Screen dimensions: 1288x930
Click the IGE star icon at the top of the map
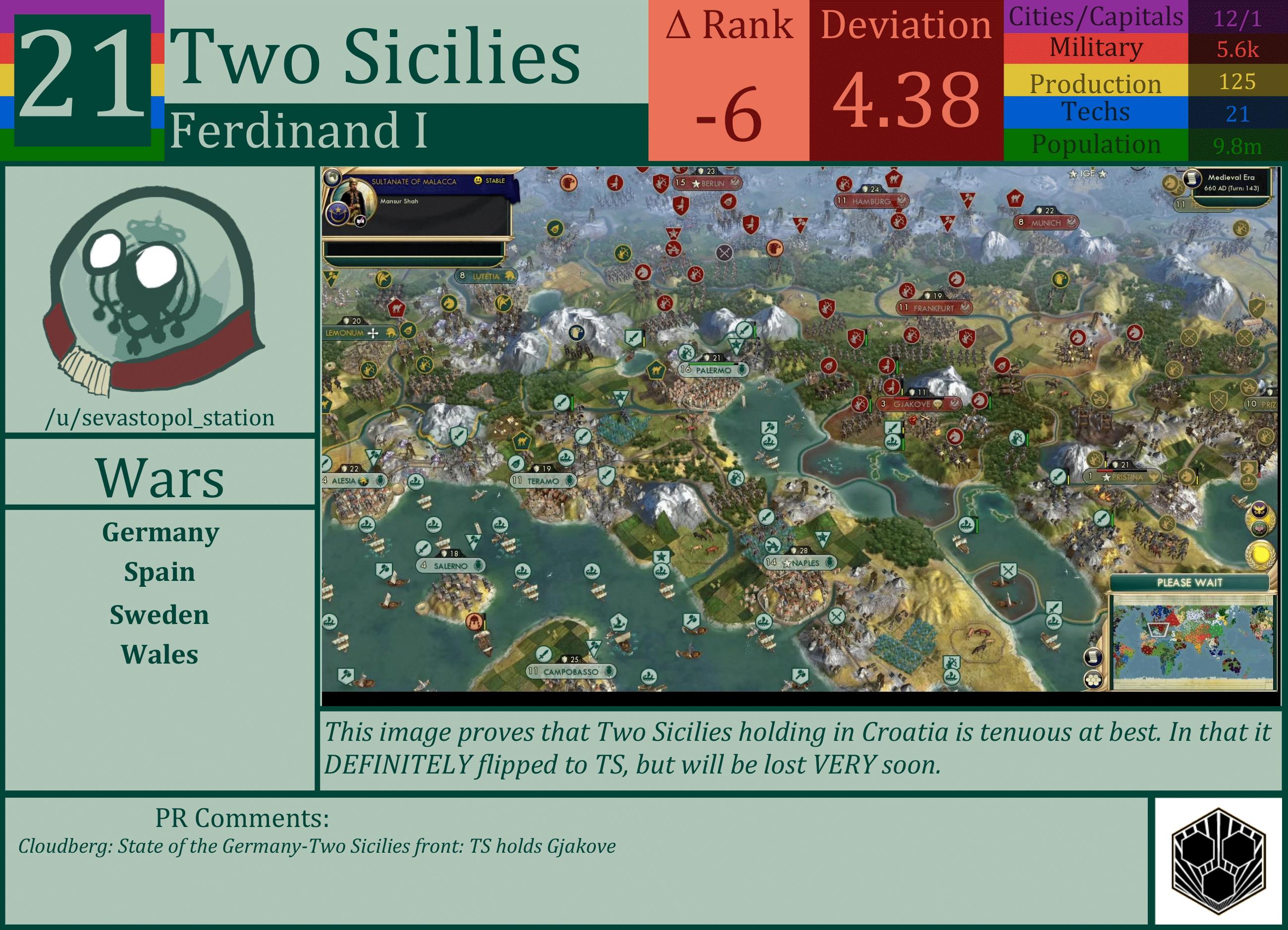coord(1074,175)
